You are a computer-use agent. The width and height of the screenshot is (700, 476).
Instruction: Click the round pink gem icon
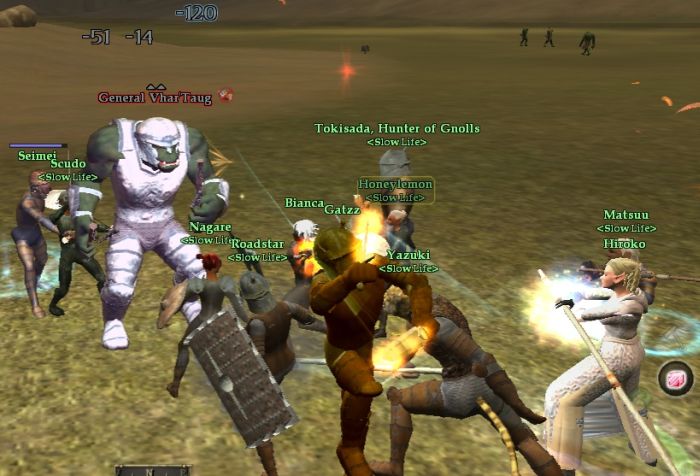(676, 379)
